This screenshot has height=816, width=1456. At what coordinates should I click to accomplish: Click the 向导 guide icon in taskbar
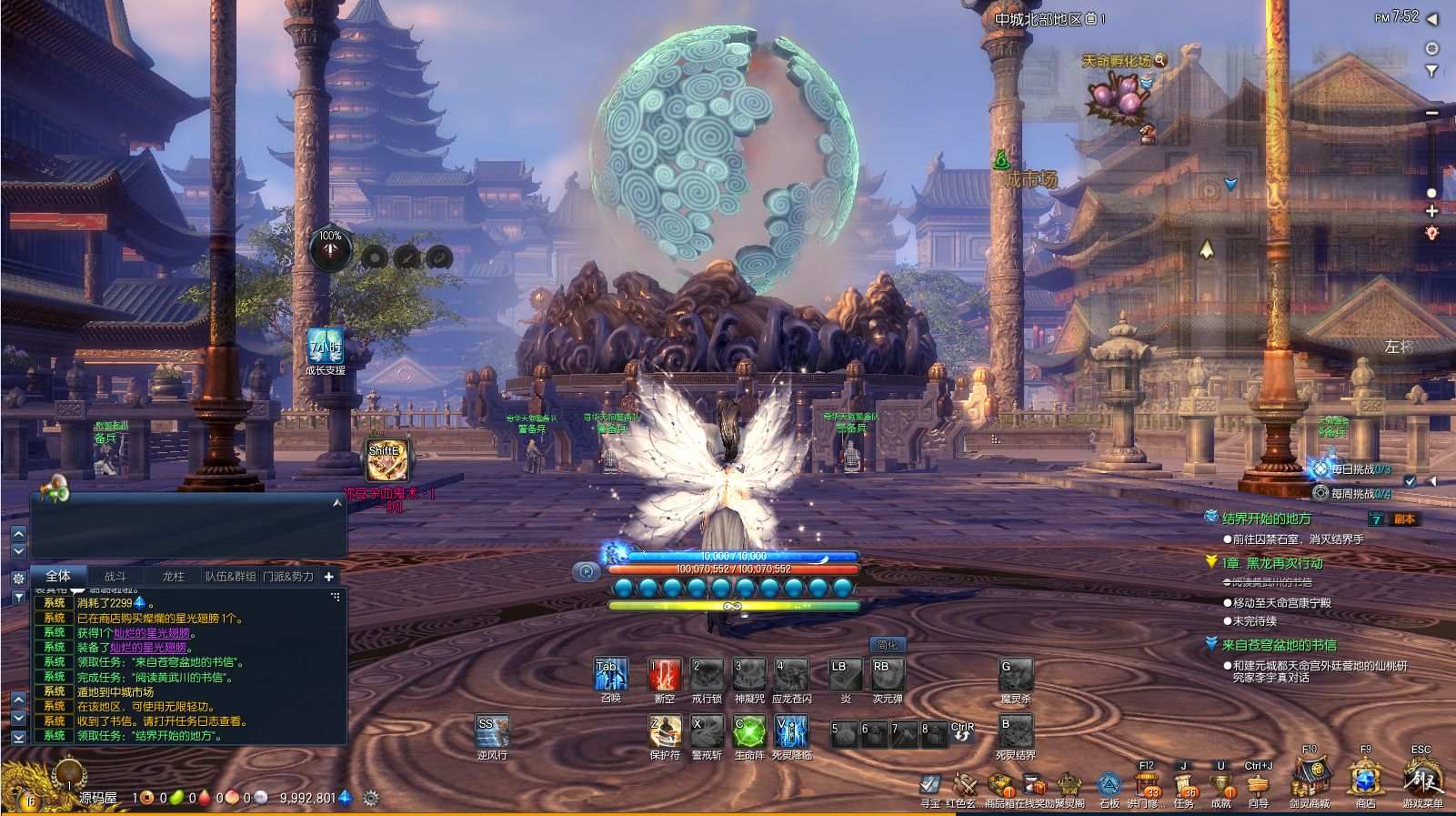[x=1258, y=784]
